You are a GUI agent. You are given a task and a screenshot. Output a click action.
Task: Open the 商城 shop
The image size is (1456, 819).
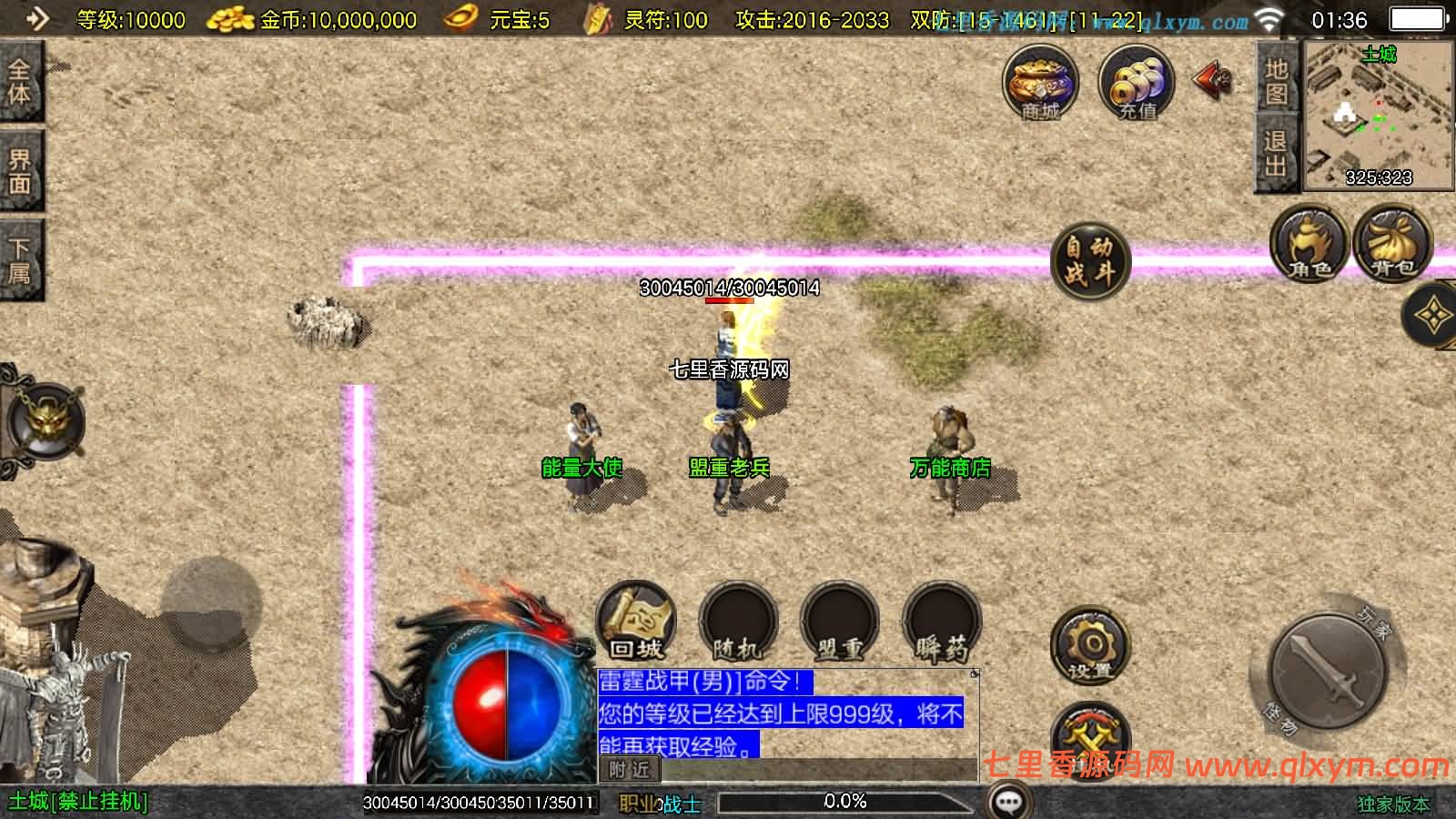click(1040, 83)
